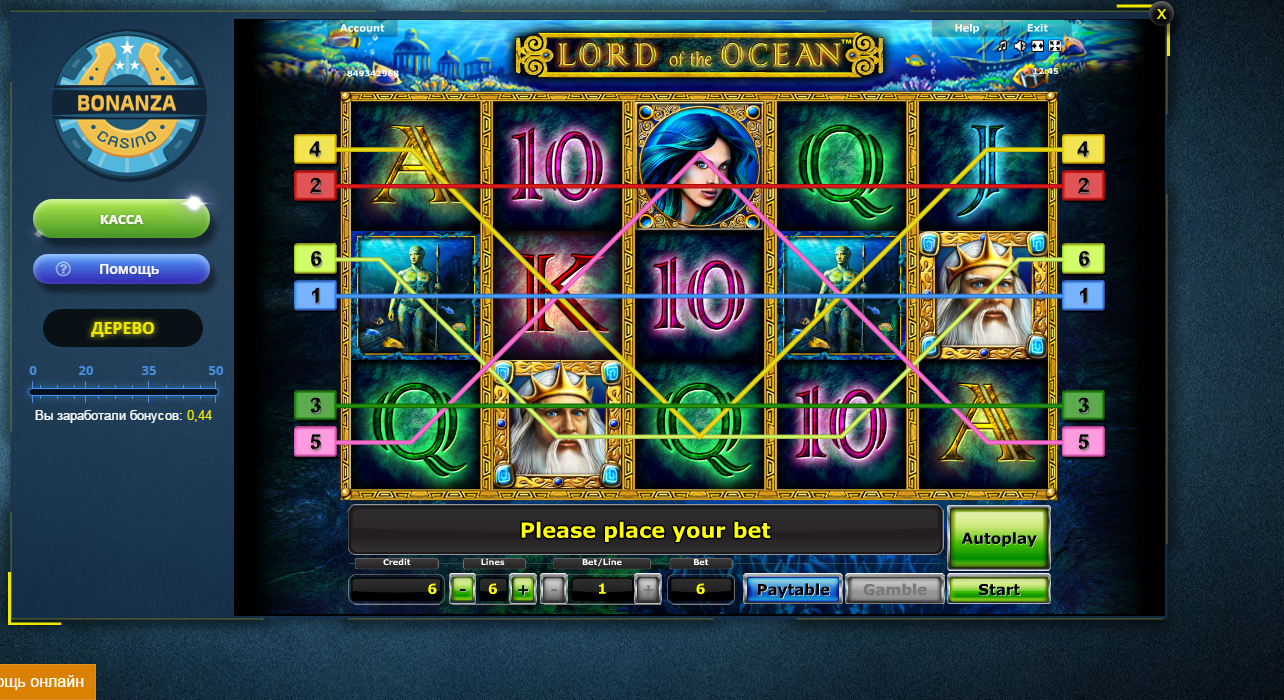1284x700 pixels.
Task: Open the orange online help chat tab
Action: click(x=45, y=682)
